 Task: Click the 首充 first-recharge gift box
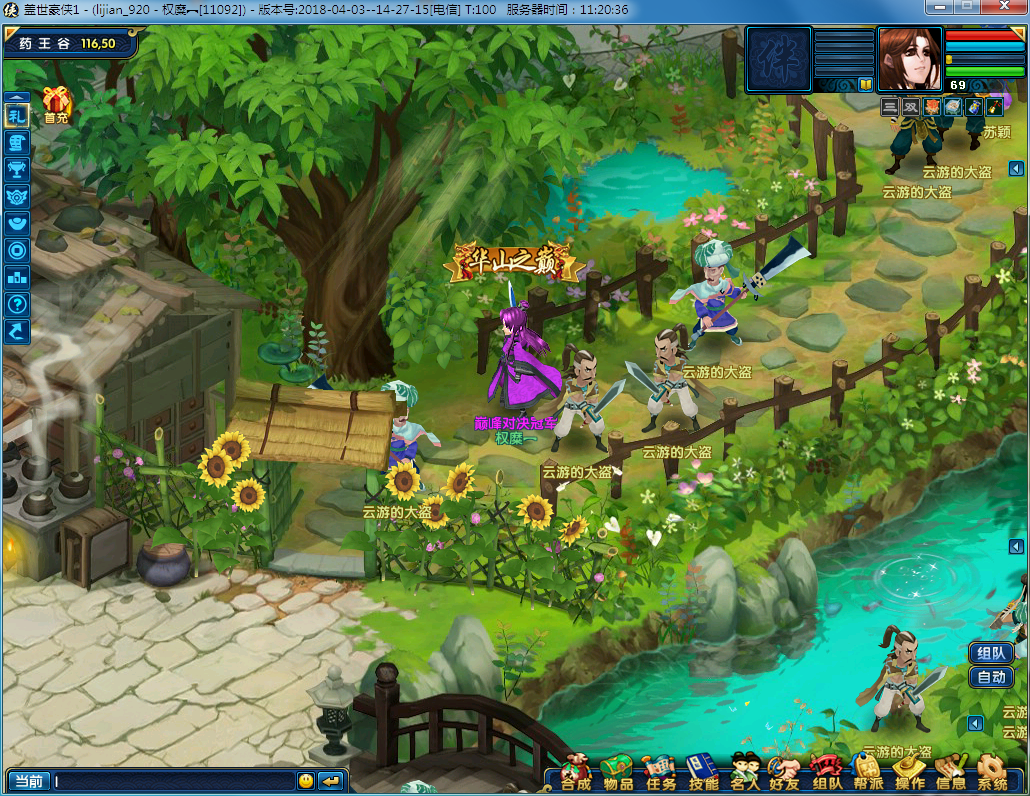(x=56, y=104)
